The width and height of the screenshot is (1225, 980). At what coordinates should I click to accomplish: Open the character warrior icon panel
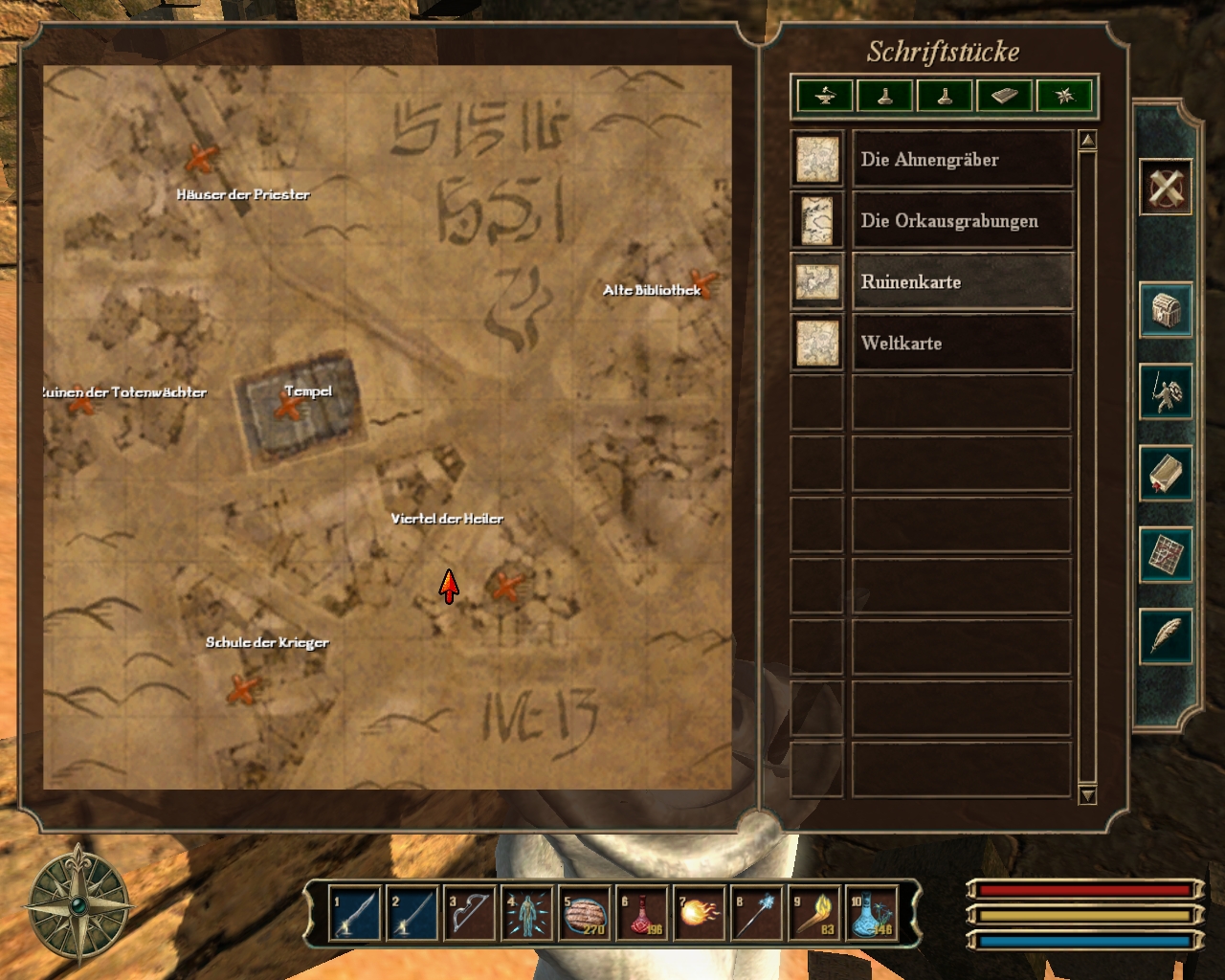[1166, 391]
